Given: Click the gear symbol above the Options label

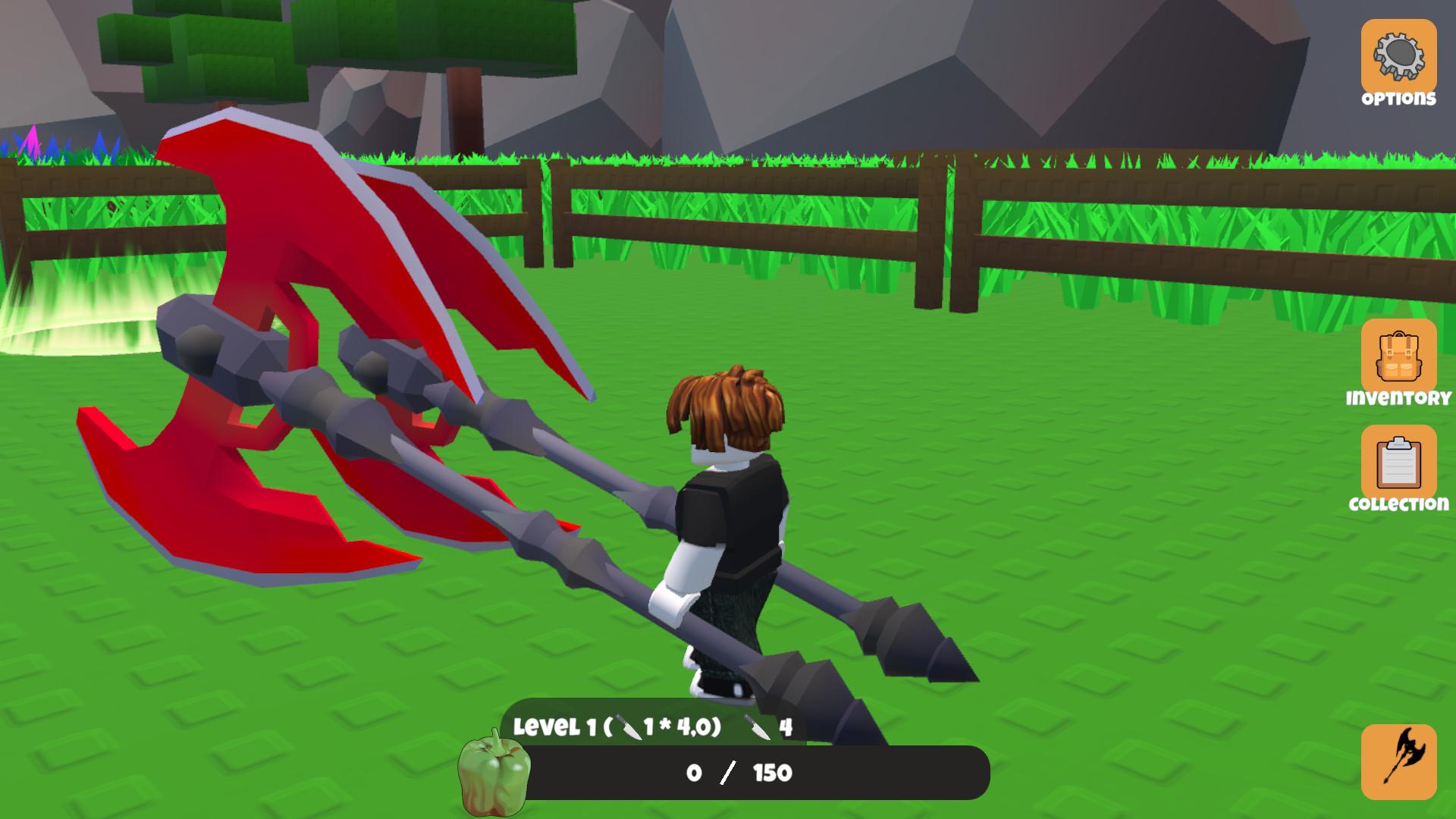Looking at the screenshot, I should 1401,53.
